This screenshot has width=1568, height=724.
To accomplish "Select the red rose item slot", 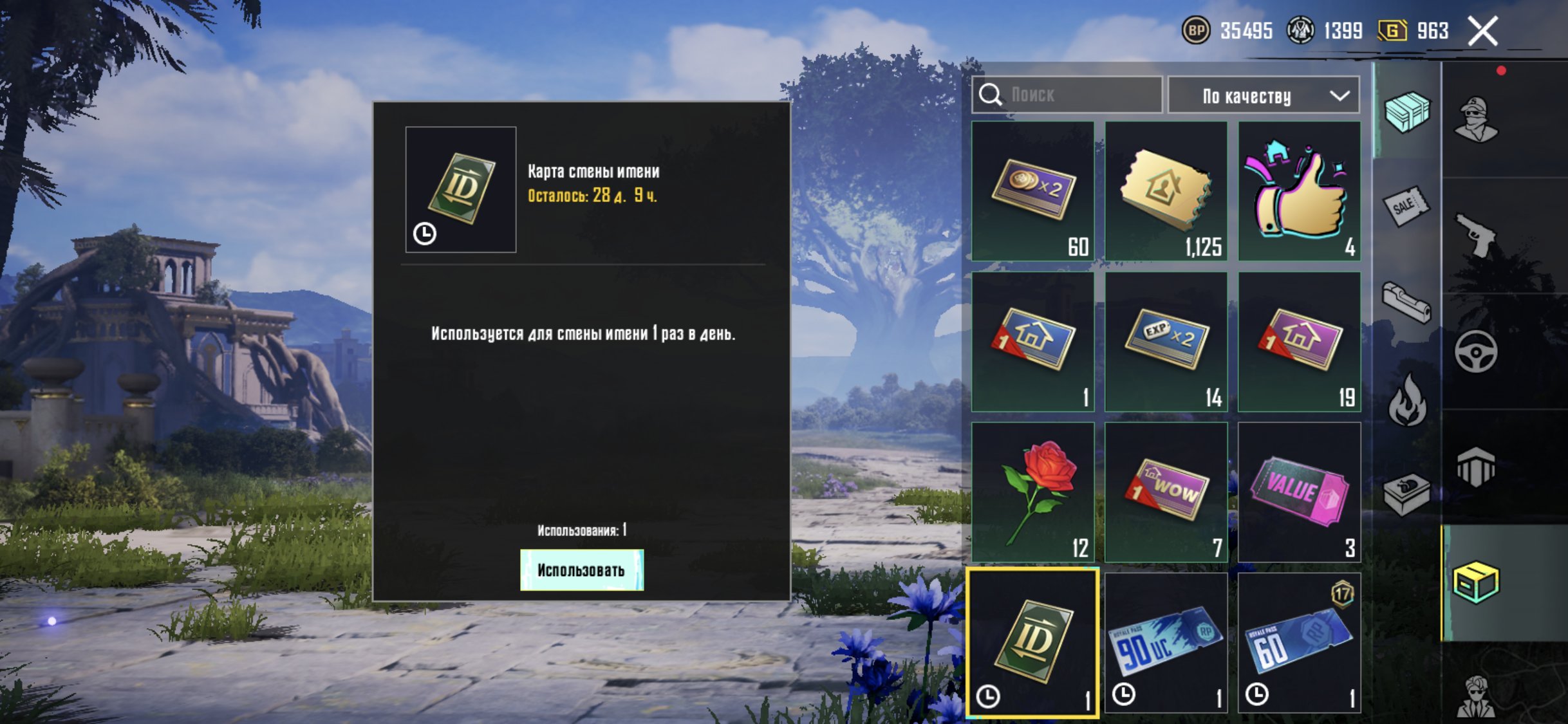I will click(1033, 492).
